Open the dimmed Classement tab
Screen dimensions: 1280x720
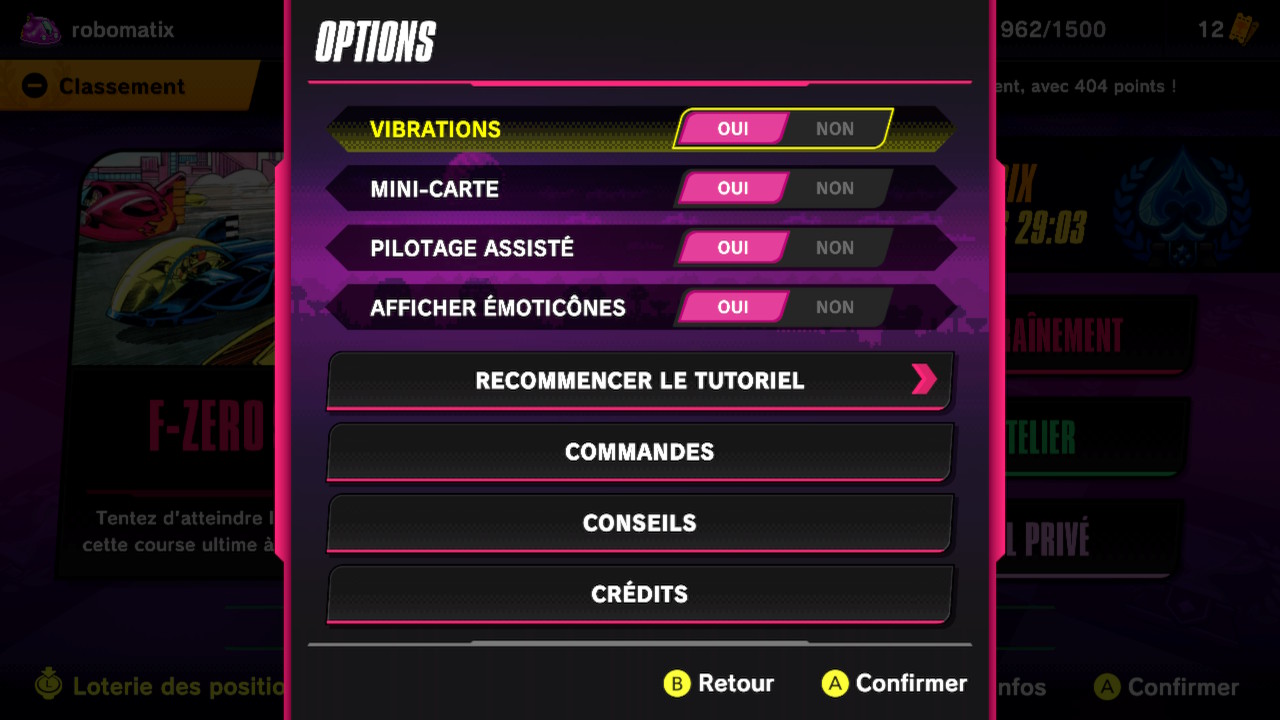[x=120, y=87]
